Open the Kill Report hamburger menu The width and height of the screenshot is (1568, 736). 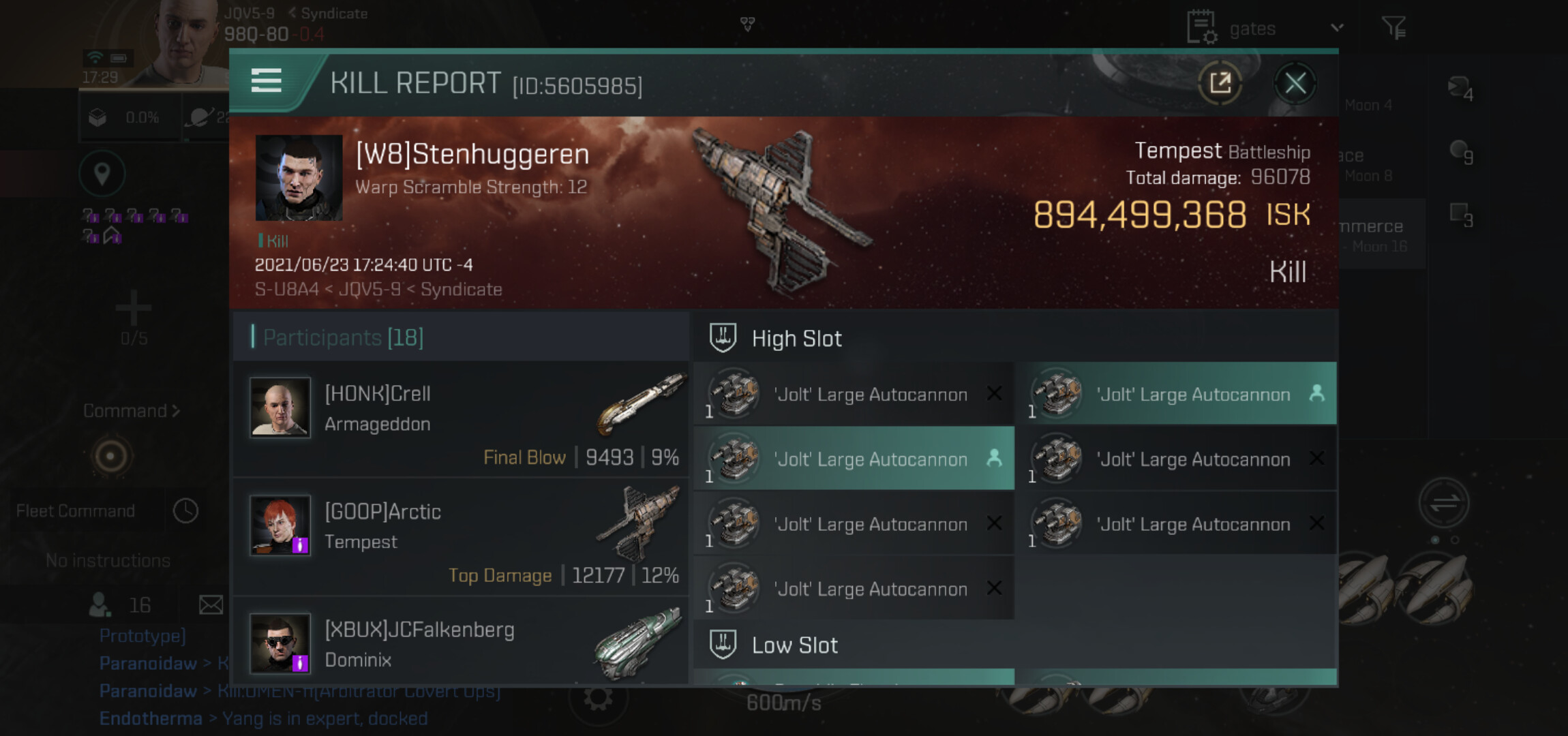[266, 80]
